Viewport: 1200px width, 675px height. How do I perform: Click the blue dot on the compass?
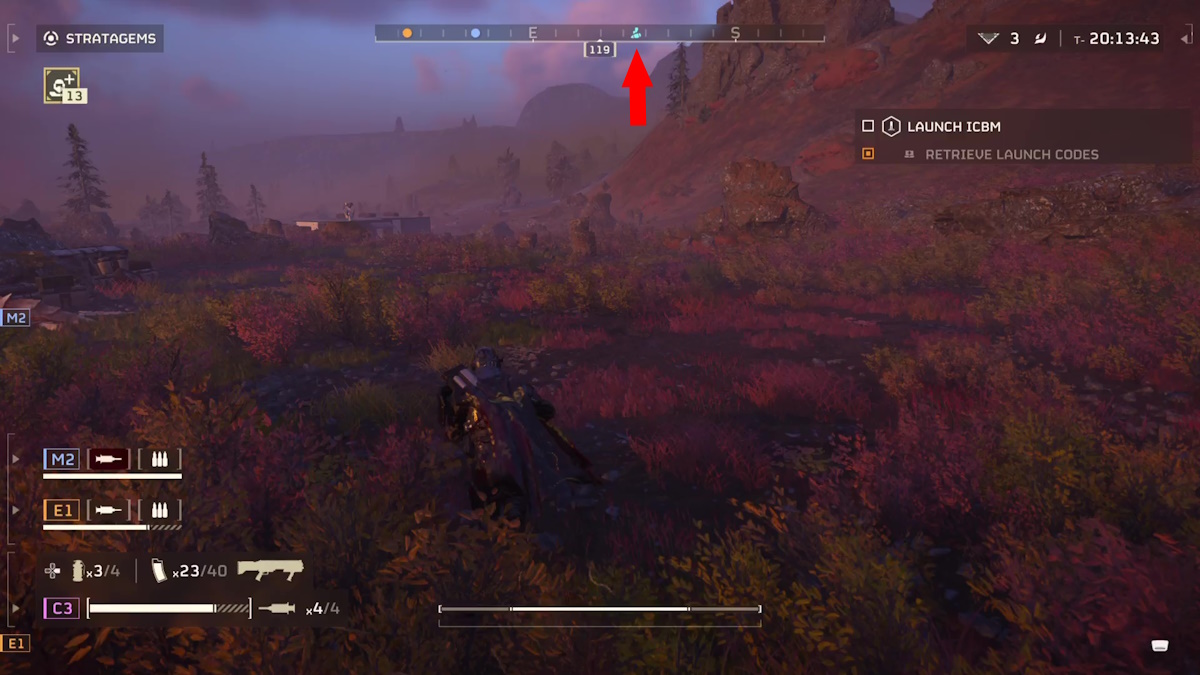tap(475, 33)
